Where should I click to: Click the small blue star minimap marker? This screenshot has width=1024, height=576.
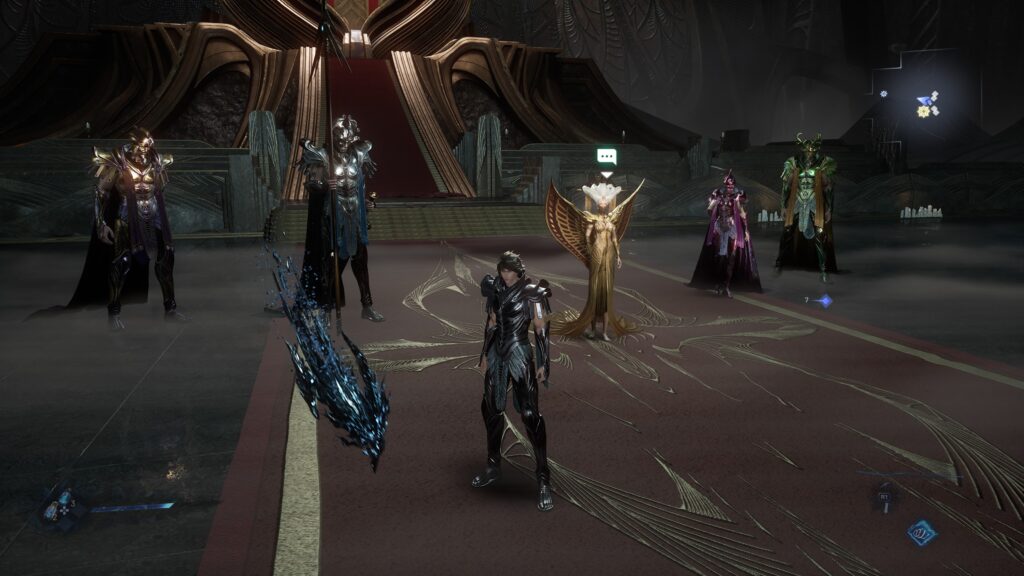tap(884, 94)
